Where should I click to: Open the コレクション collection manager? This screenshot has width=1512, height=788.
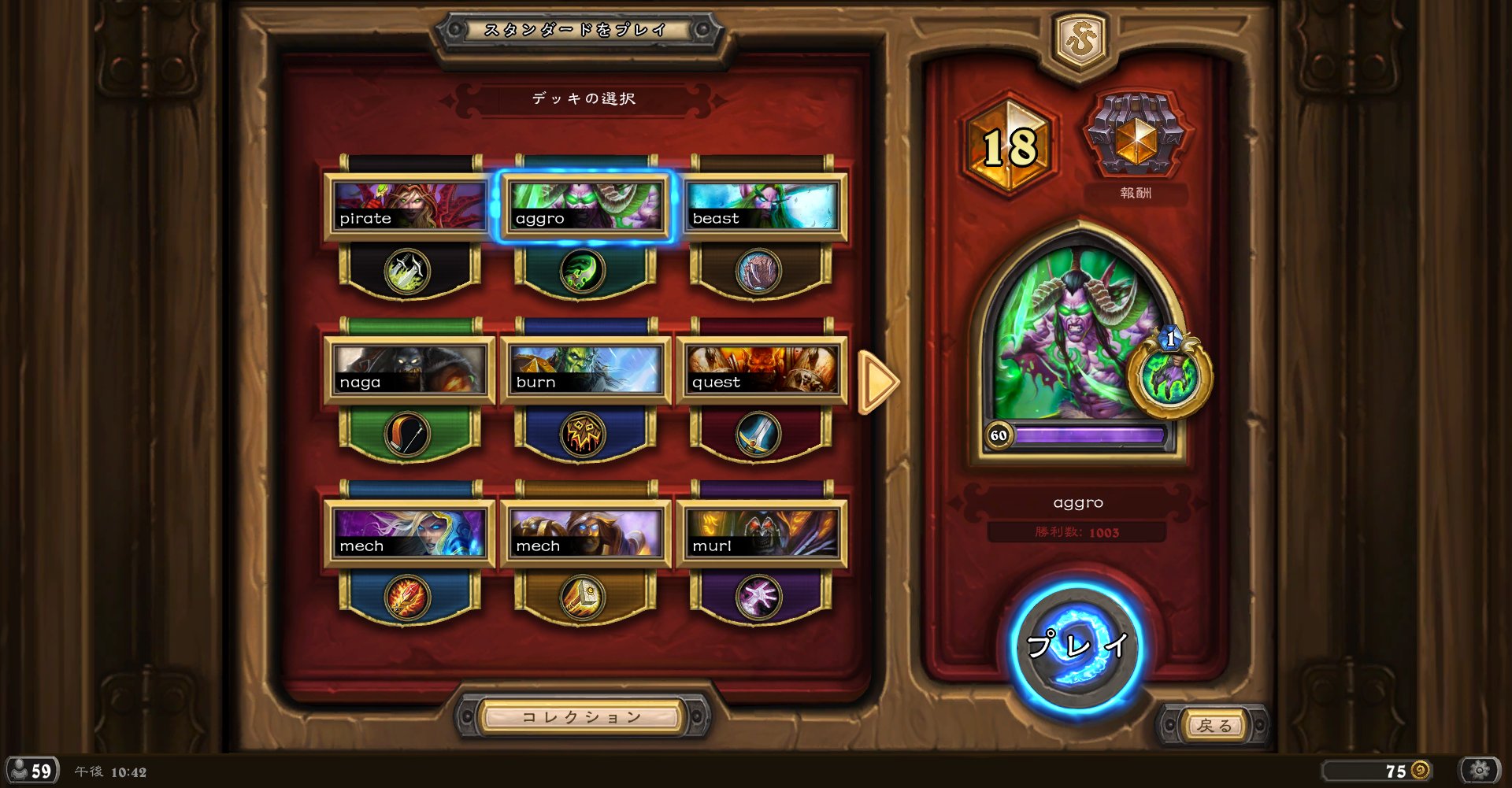[x=581, y=717]
